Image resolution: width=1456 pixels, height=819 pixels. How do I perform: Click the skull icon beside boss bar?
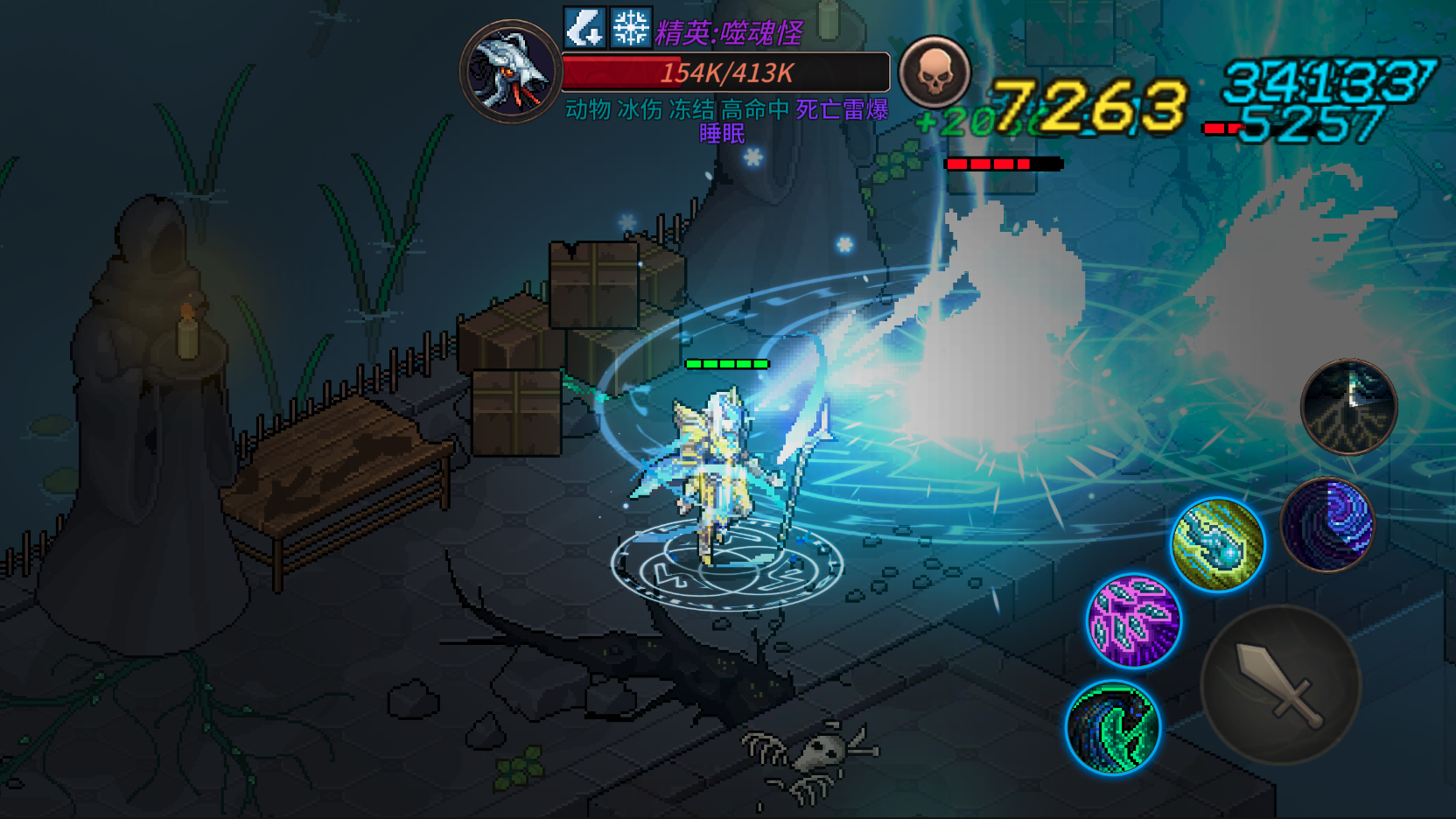click(x=934, y=73)
